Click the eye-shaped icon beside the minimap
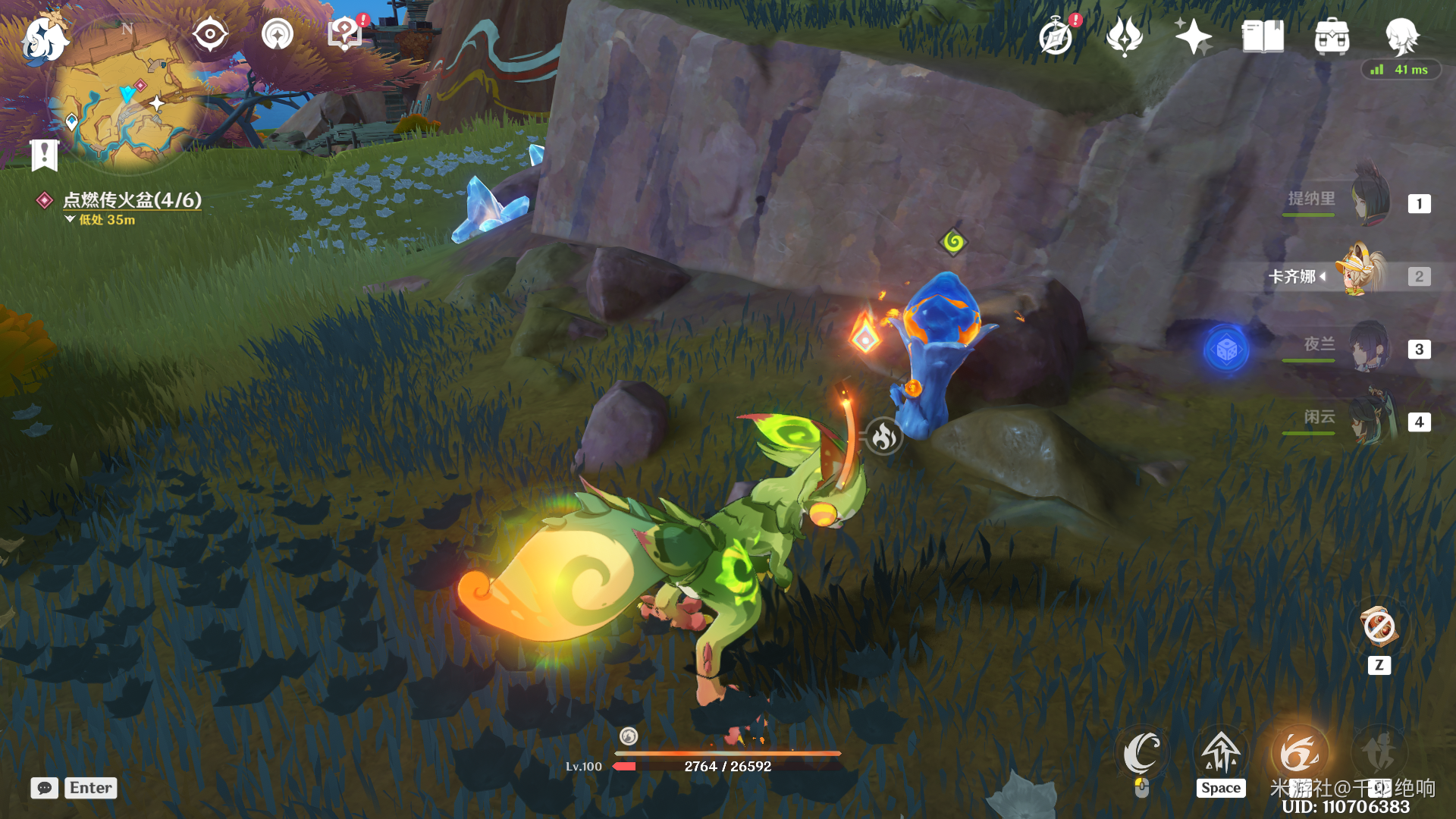The width and height of the screenshot is (1456, 819). pyautogui.click(x=209, y=35)
